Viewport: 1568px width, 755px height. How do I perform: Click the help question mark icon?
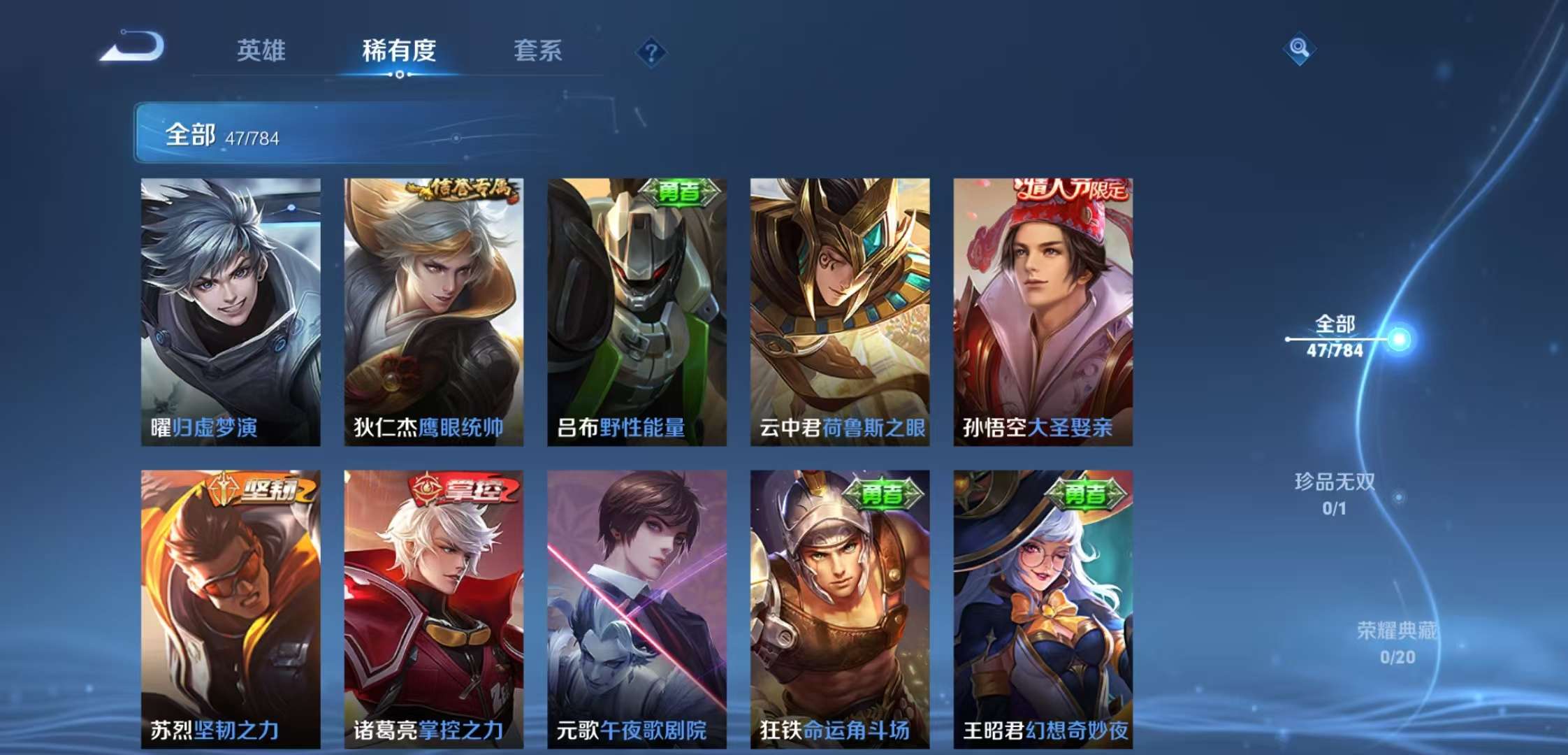(651, 52)
